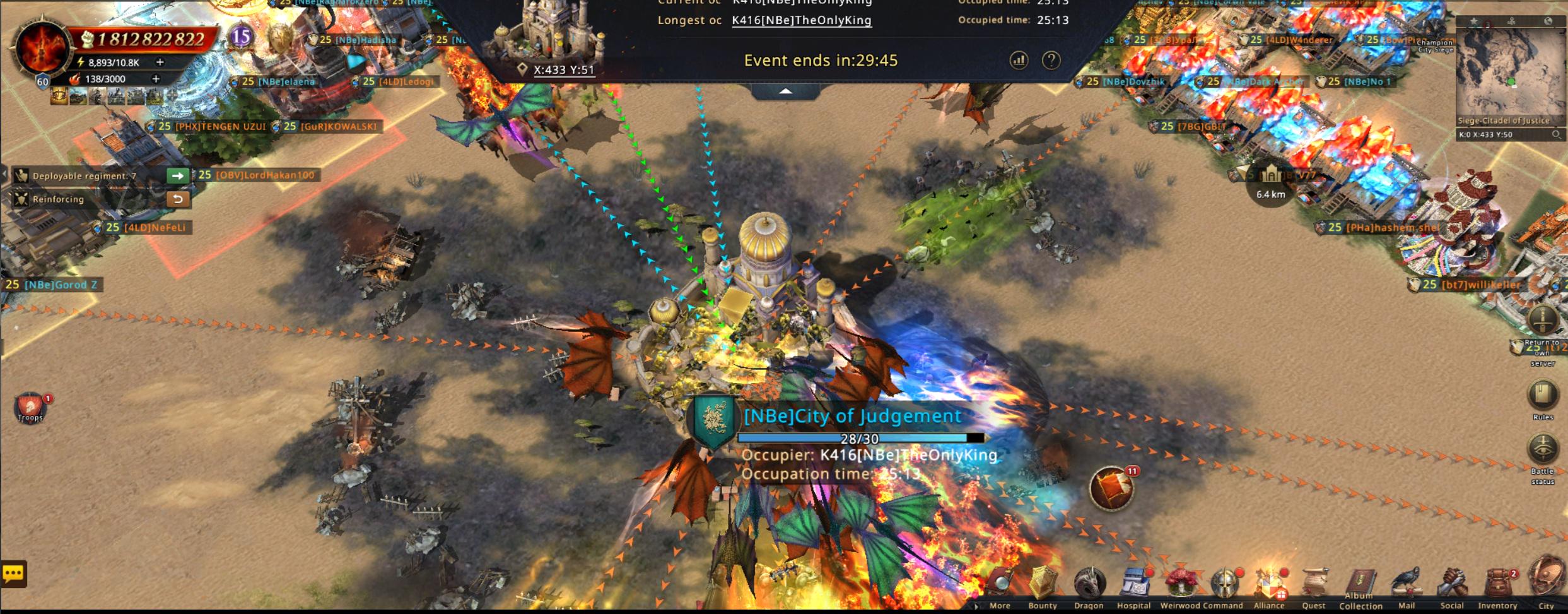Open the yellow chat bubble
The height and width of the screenshot is (614, 1568).
point(13,574)
